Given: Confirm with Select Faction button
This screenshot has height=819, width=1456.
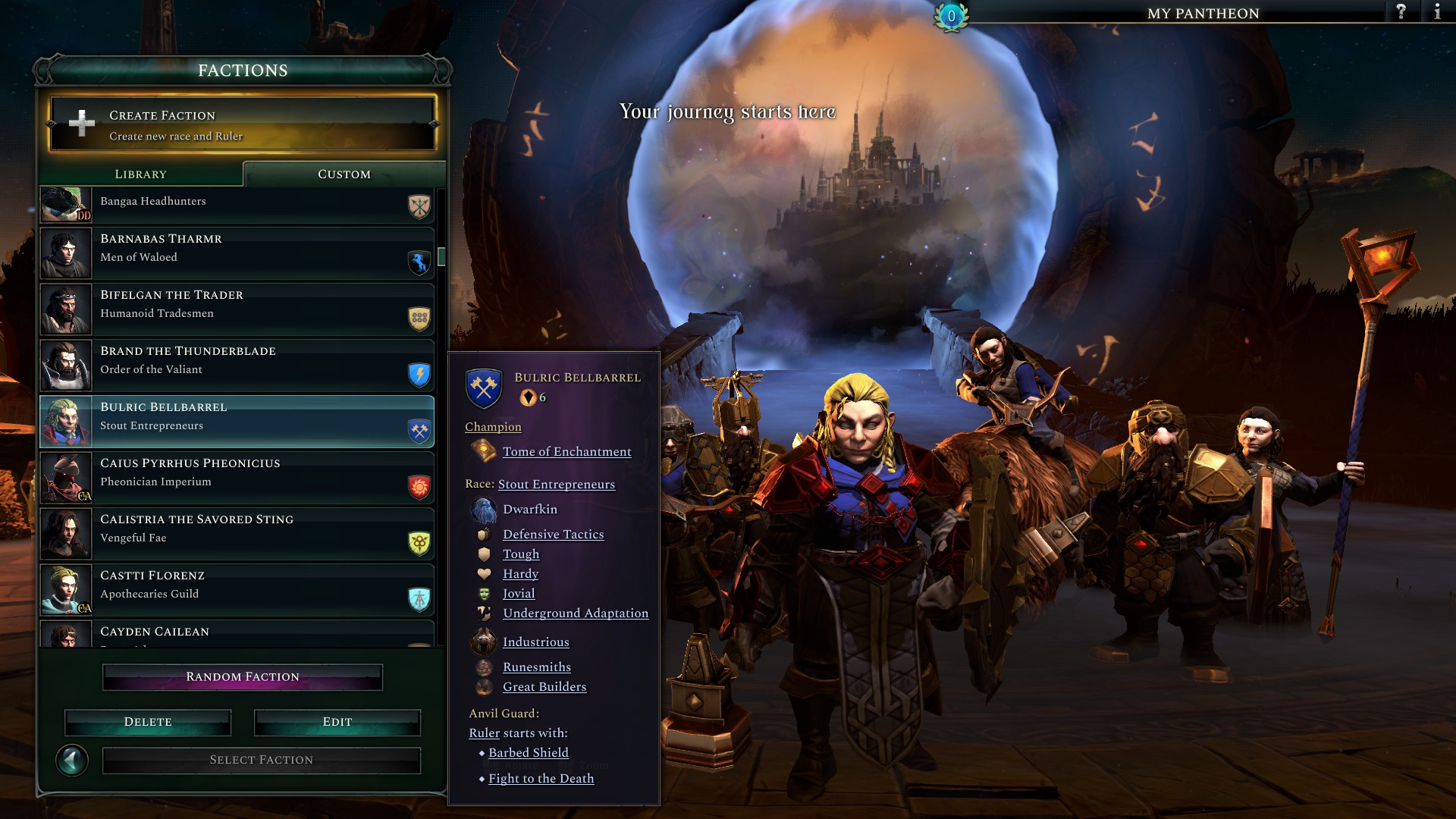Looking at the screenshot, I should [262, 761].
